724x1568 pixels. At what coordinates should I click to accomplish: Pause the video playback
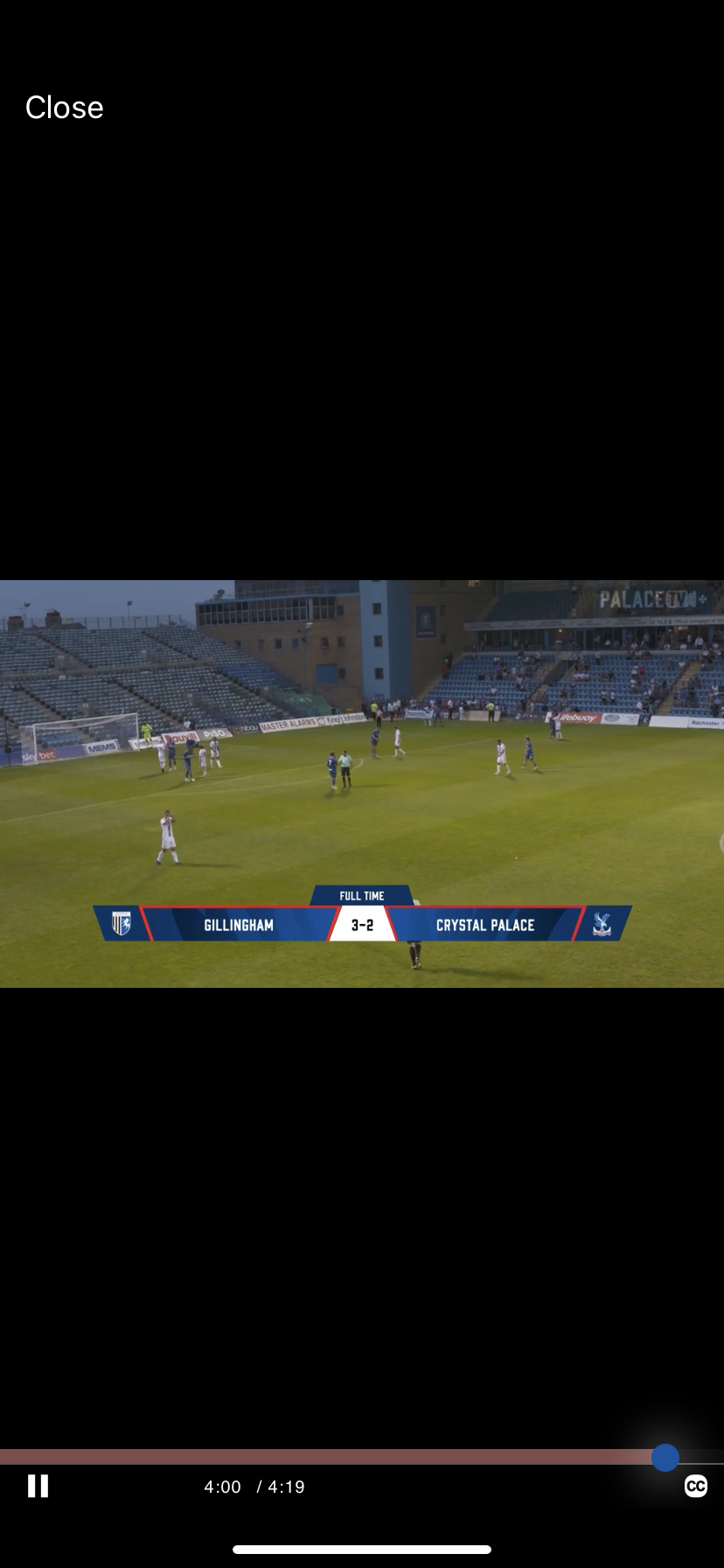click(38, 1486)
